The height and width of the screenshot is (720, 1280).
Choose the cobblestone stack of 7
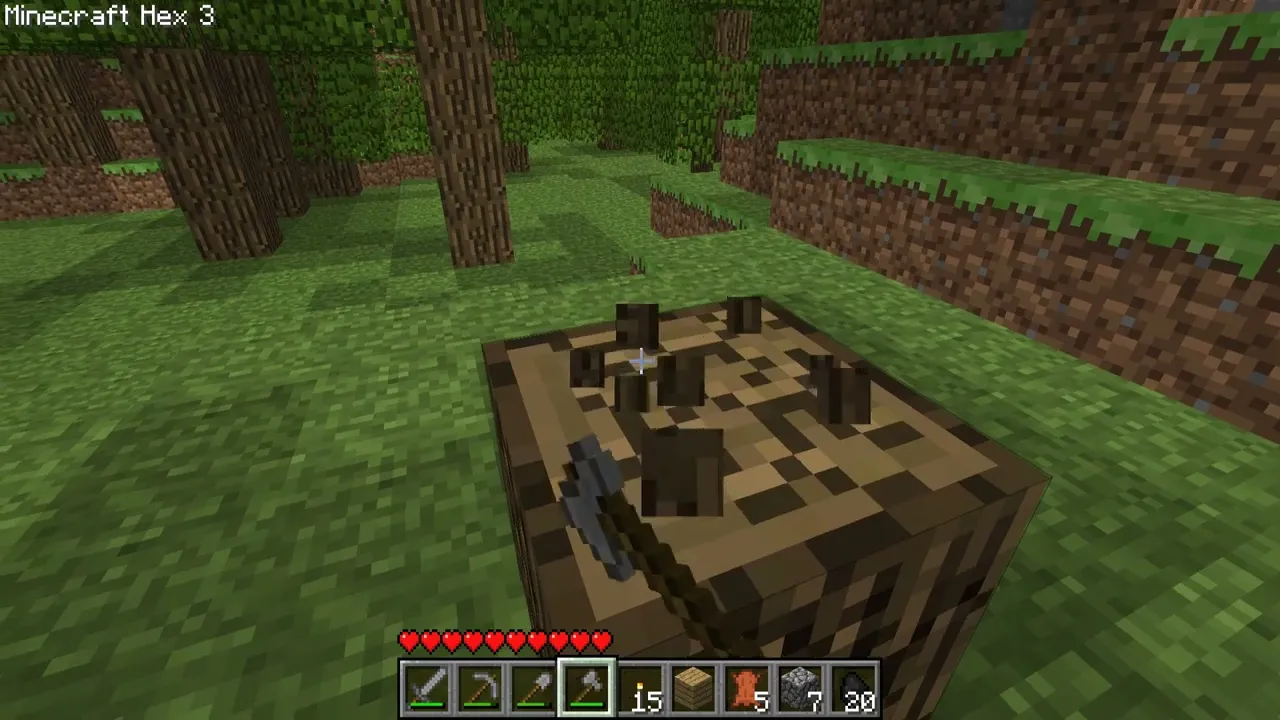[800, 688]
